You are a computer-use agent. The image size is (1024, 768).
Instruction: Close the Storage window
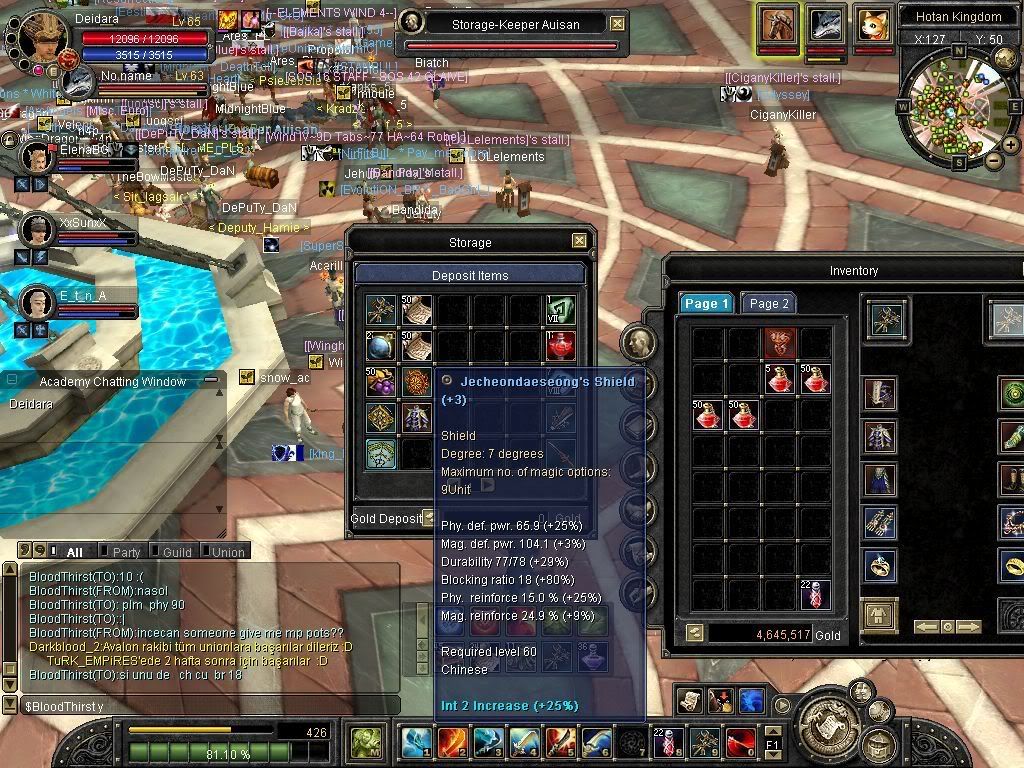[579, 241]
